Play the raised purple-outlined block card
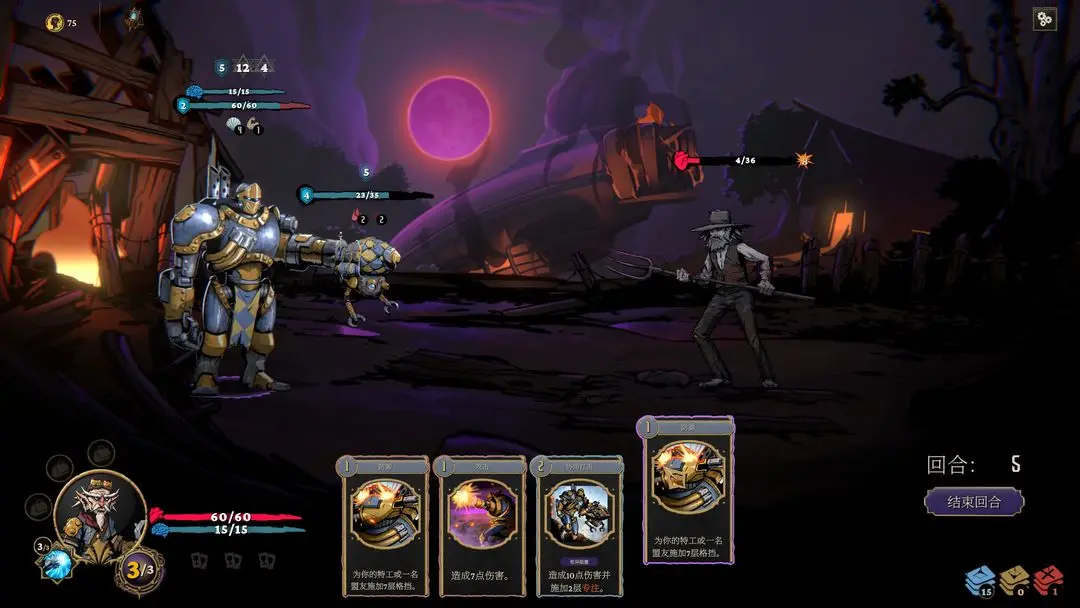Image resolution: width=1080 pixels, height=608 pixels. pos(688,489)
